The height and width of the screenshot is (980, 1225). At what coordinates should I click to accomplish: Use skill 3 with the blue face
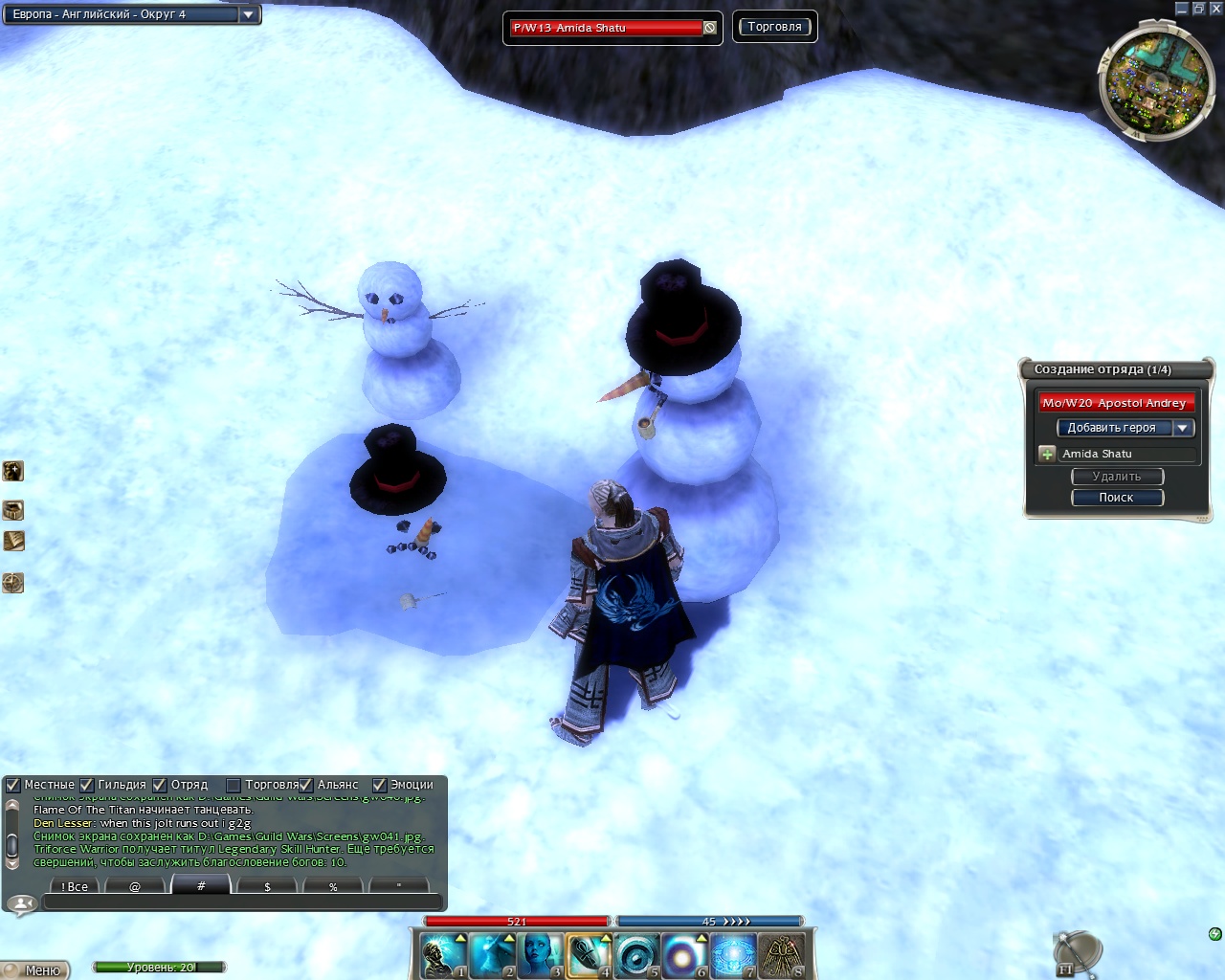(540, 955)
